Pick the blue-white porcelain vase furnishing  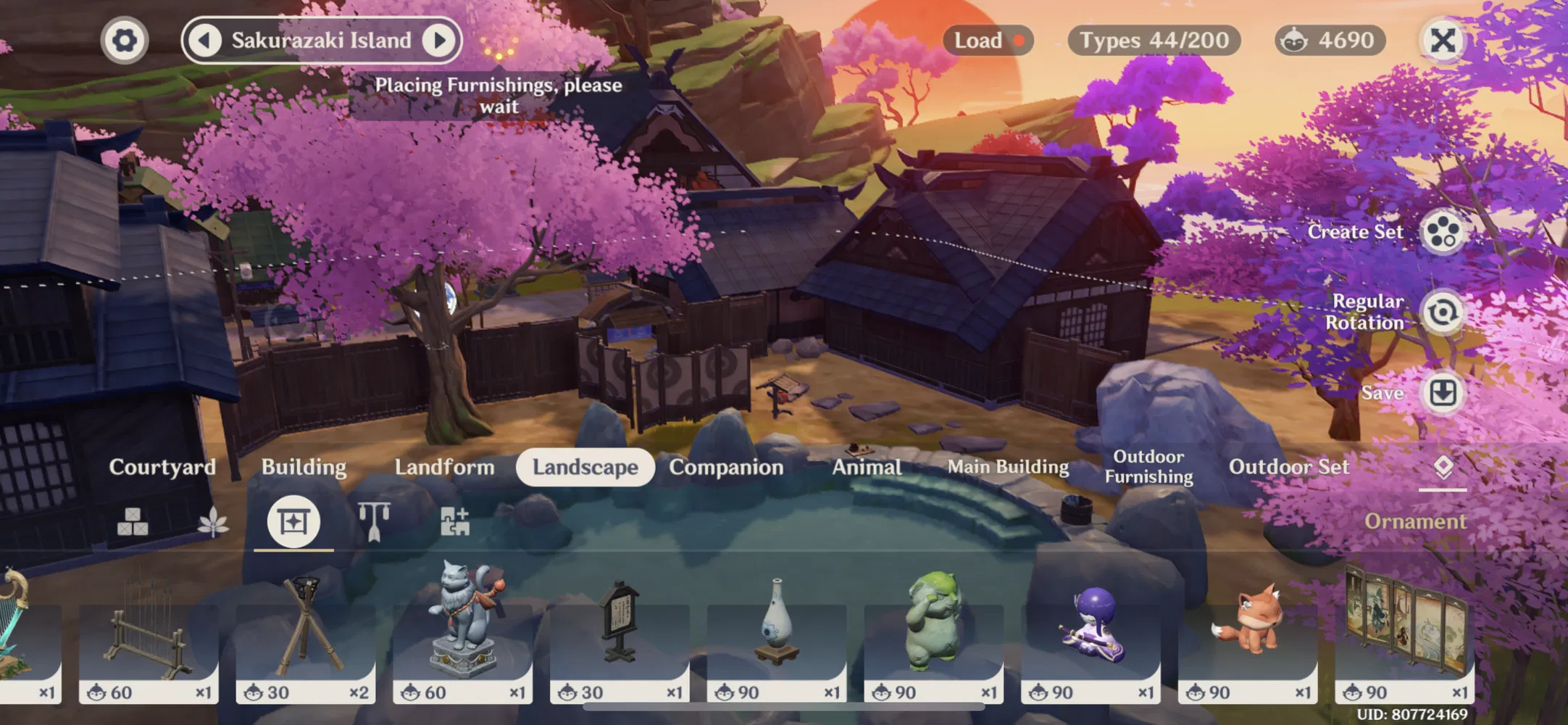[x=777, y=631]
